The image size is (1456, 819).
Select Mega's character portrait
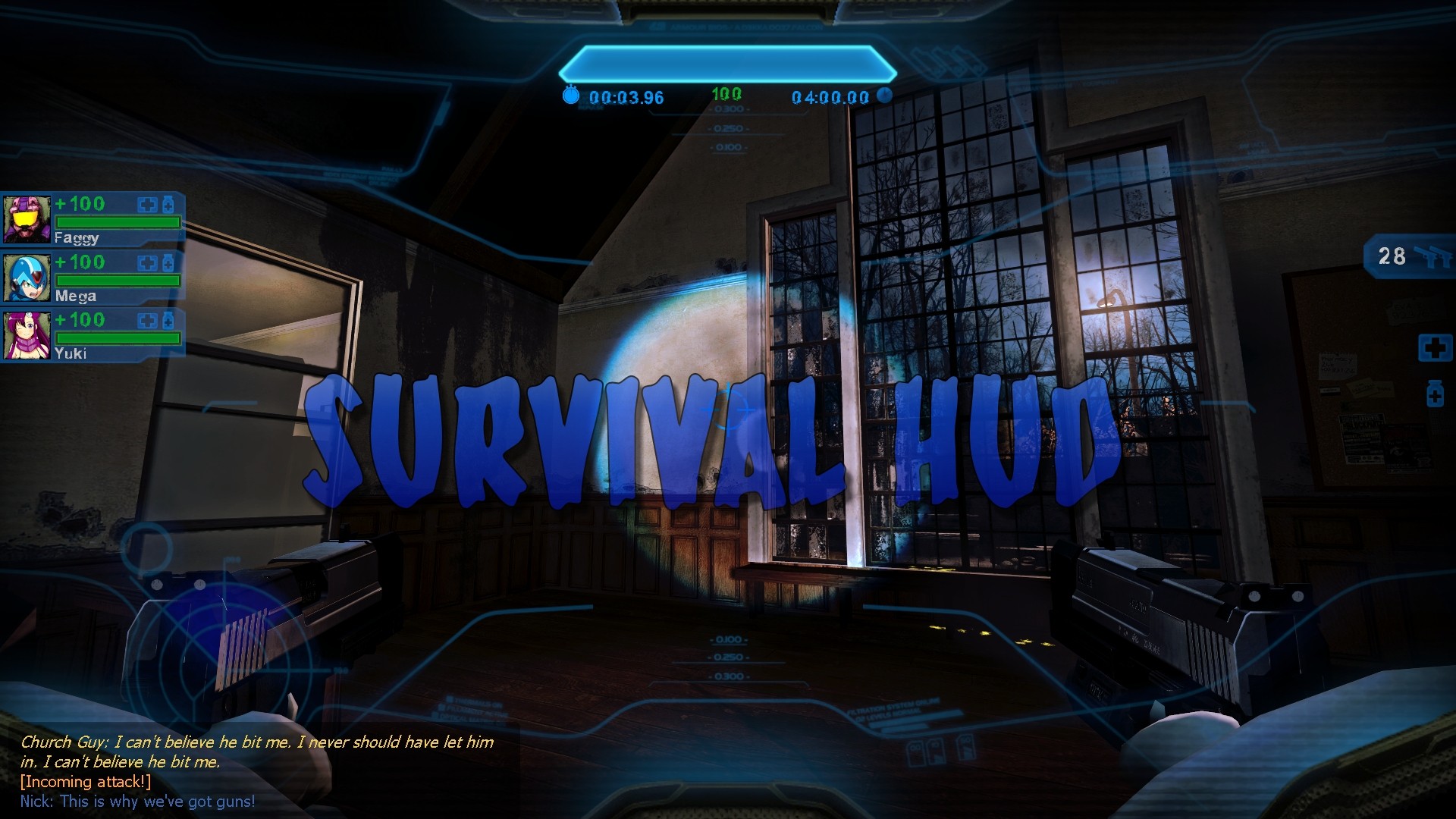[28, 277]
